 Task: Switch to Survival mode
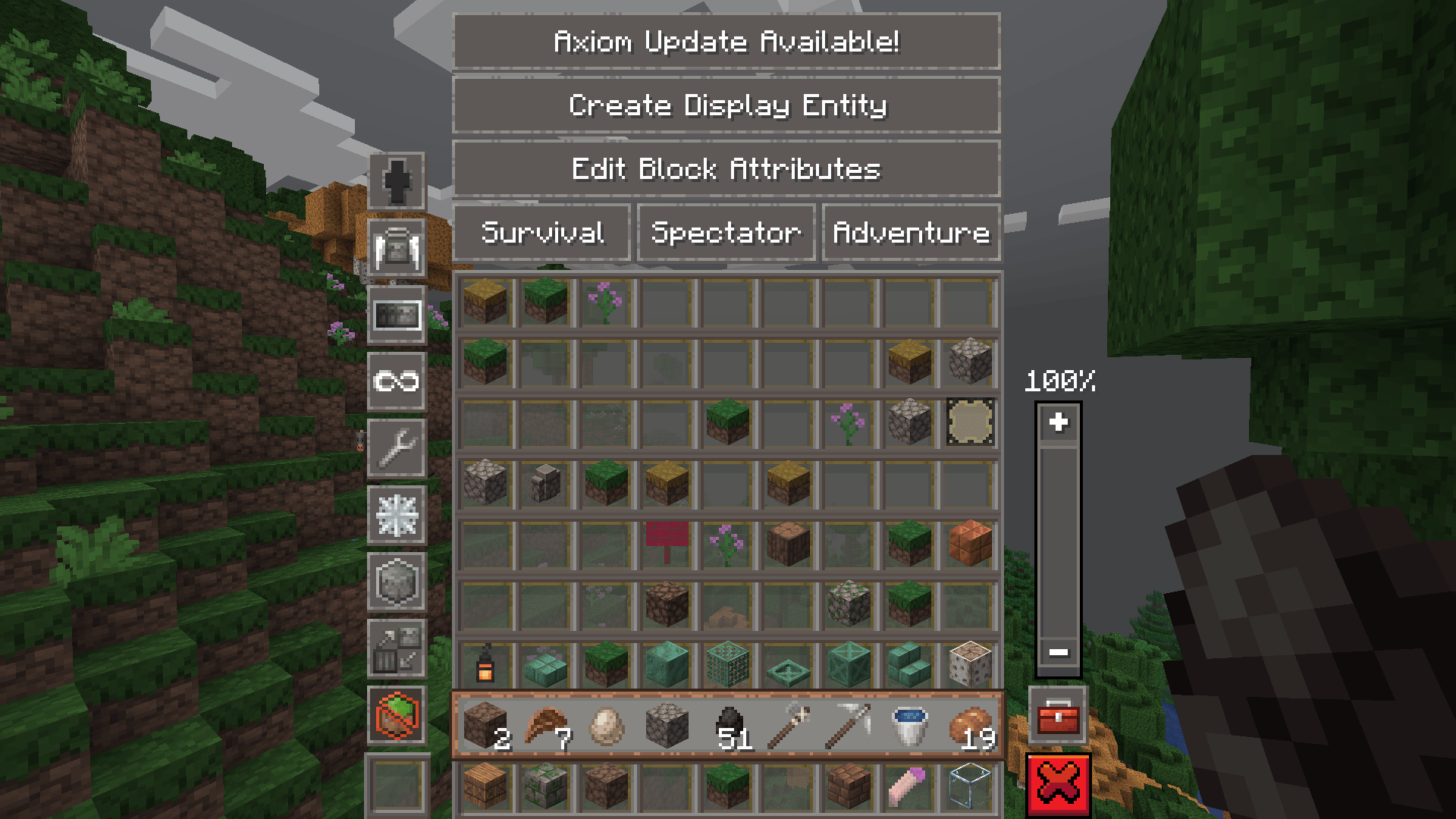coord(541,232)
